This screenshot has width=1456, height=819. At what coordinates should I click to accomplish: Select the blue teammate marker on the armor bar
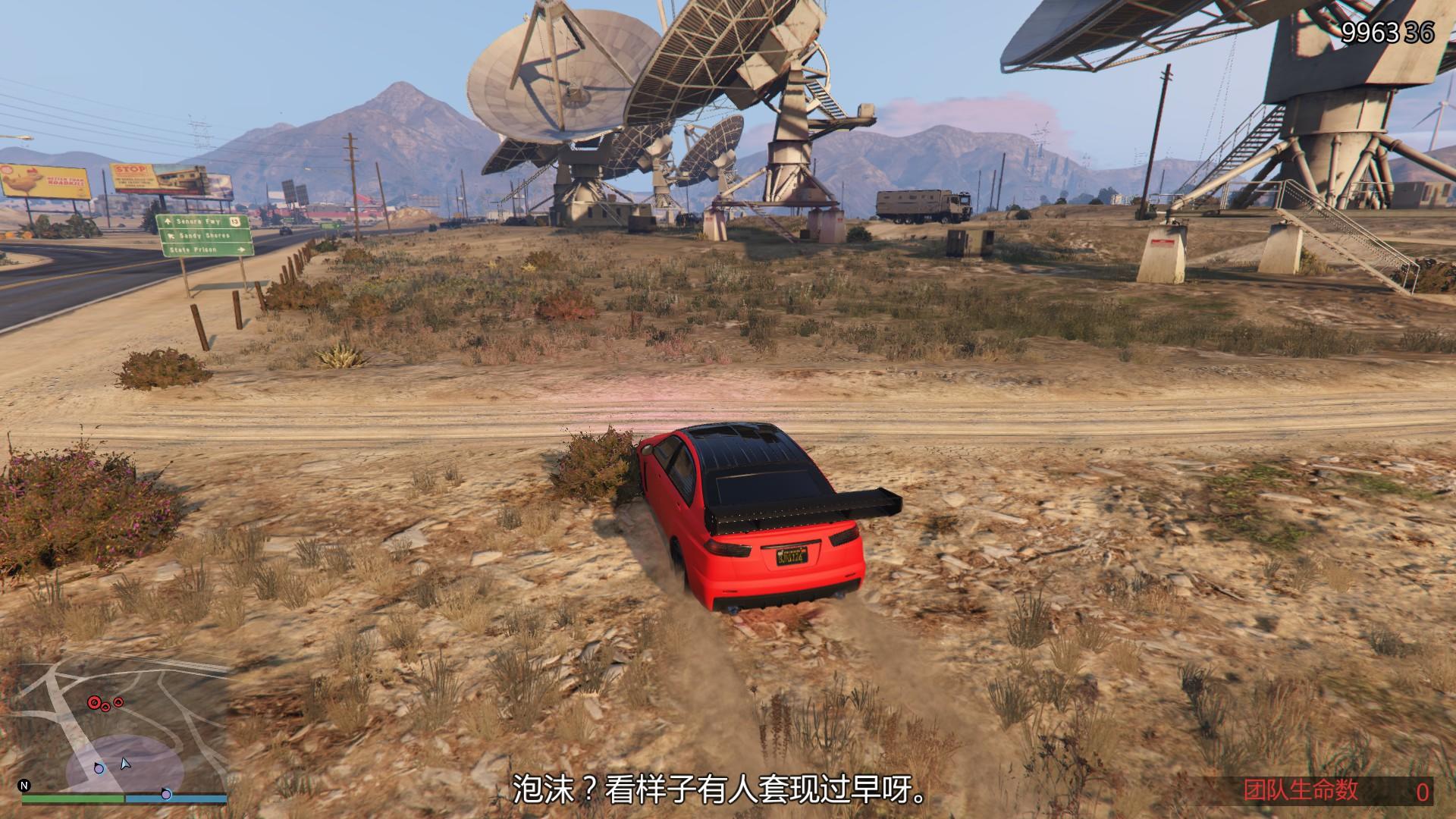pyautogui.click(x=166, y=795)
